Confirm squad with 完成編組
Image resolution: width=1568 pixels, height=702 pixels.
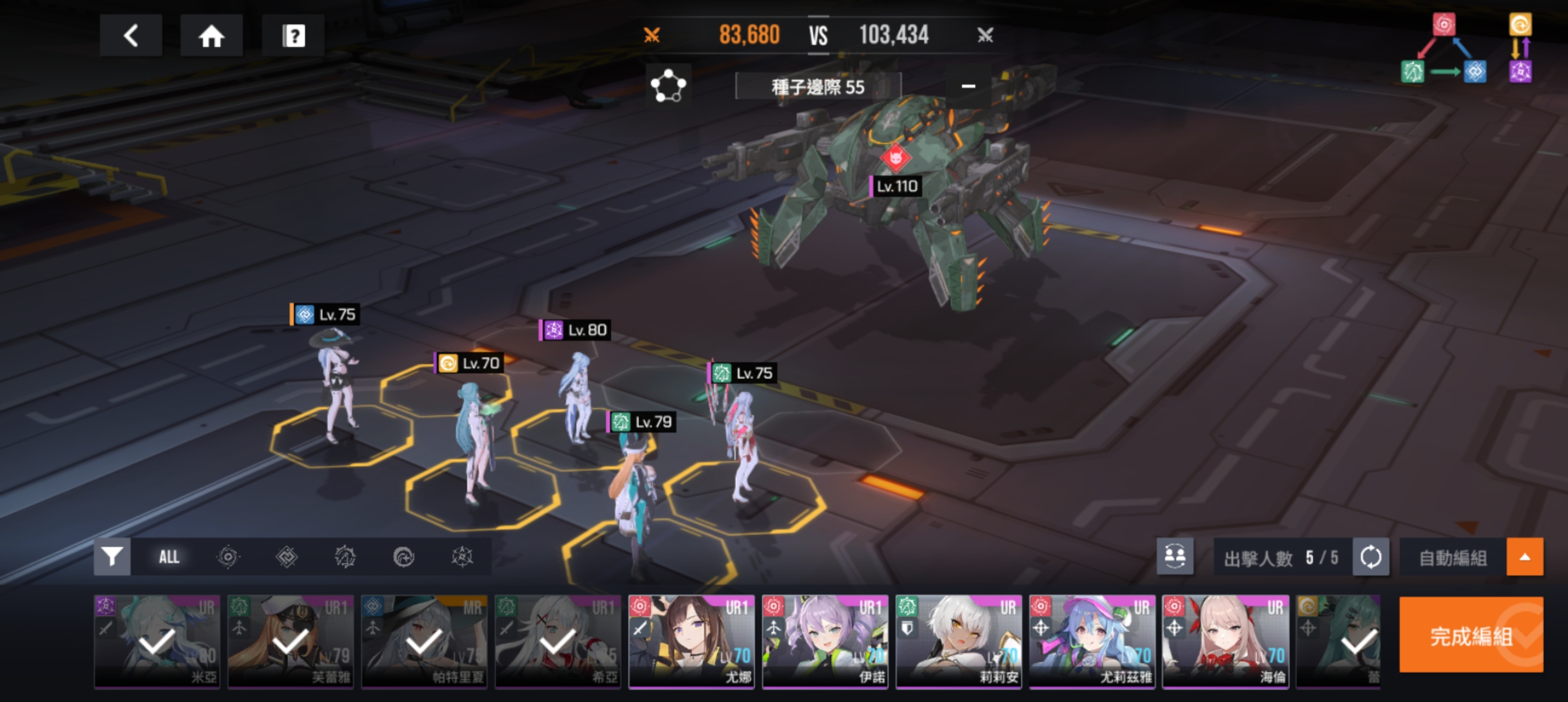(x=1470, y=635)
